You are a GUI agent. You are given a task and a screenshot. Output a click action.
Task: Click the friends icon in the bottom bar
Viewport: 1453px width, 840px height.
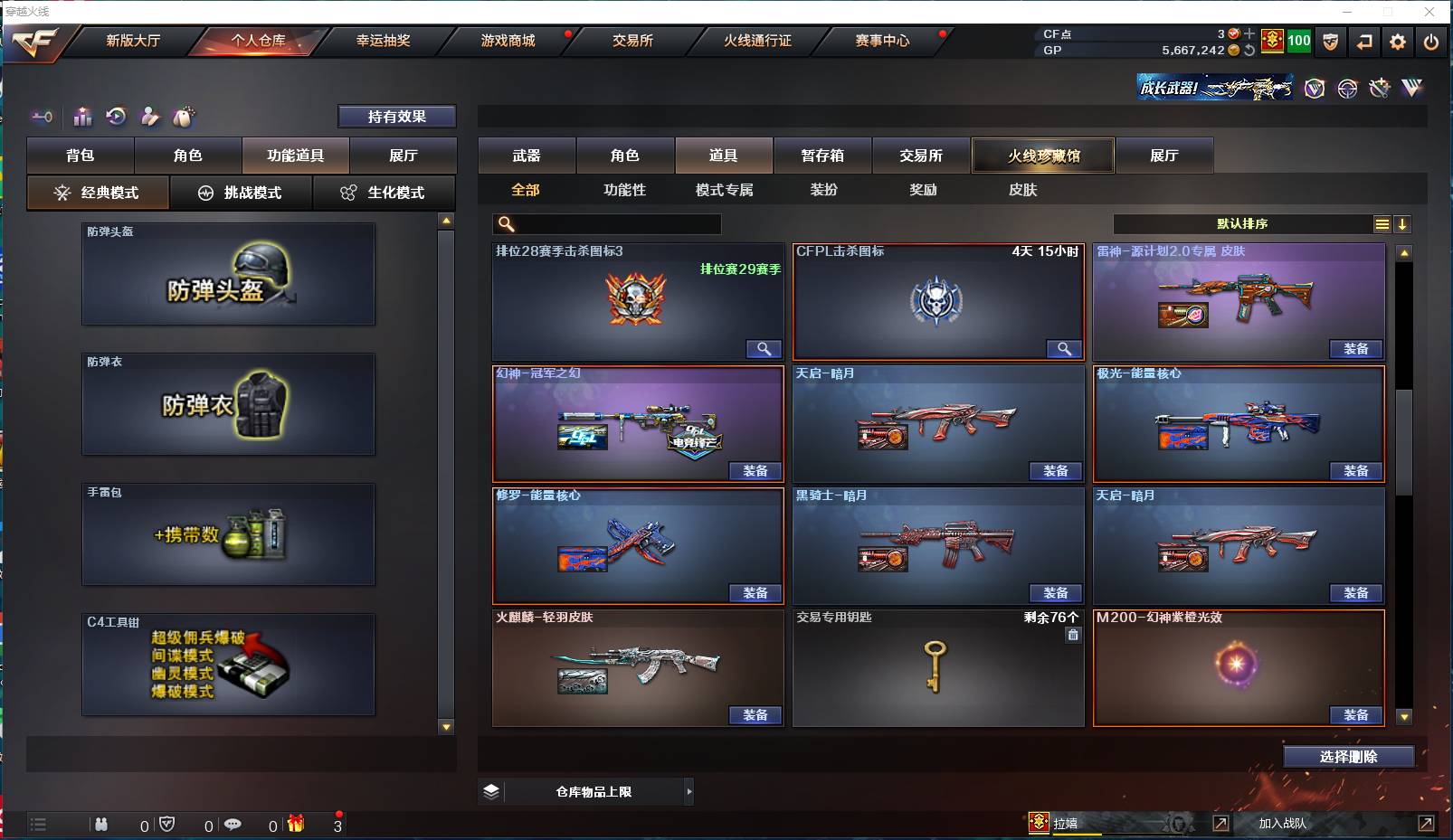point(101,825)
